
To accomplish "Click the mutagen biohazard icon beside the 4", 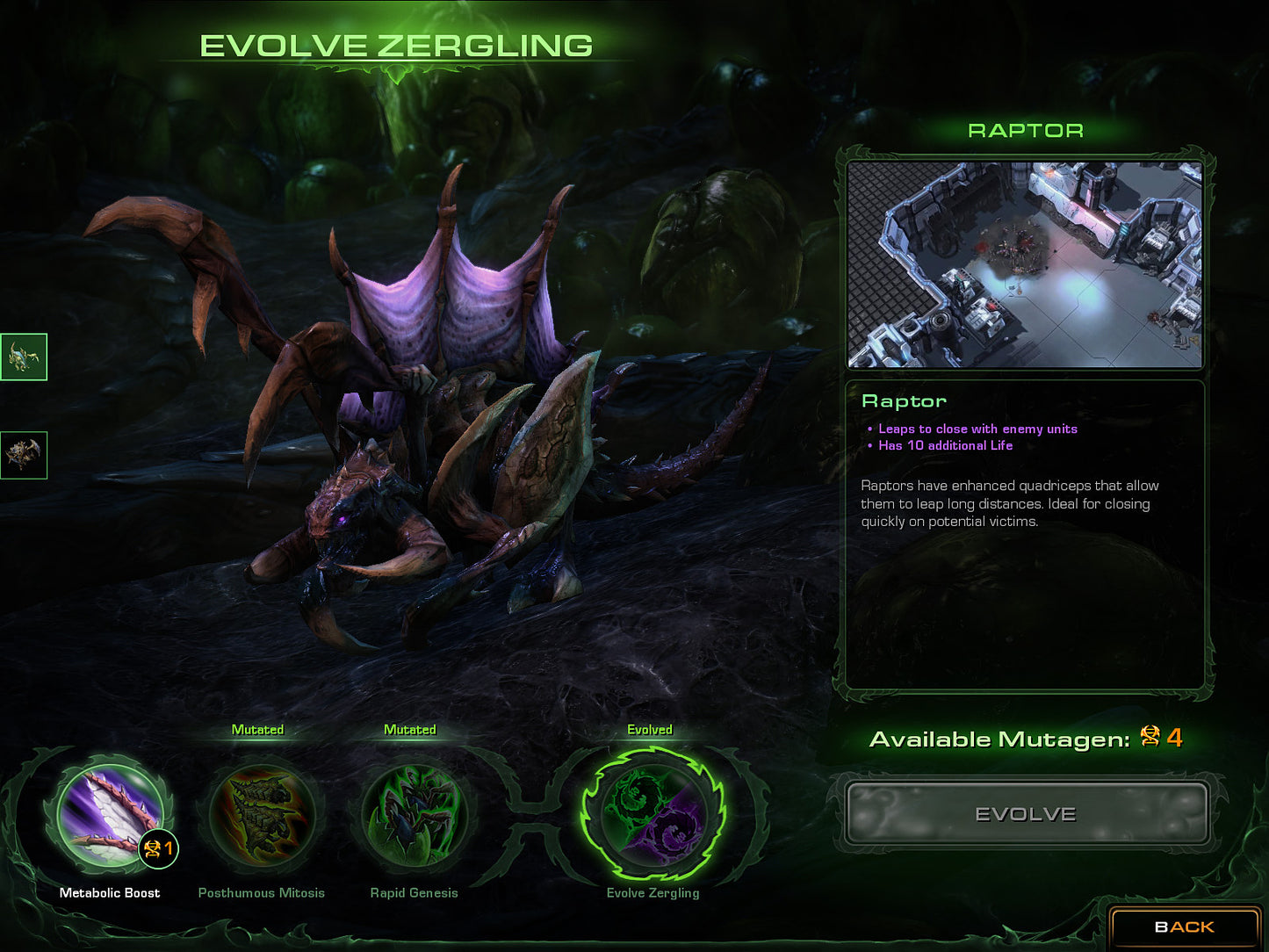I will click(x=1151, y=739).
